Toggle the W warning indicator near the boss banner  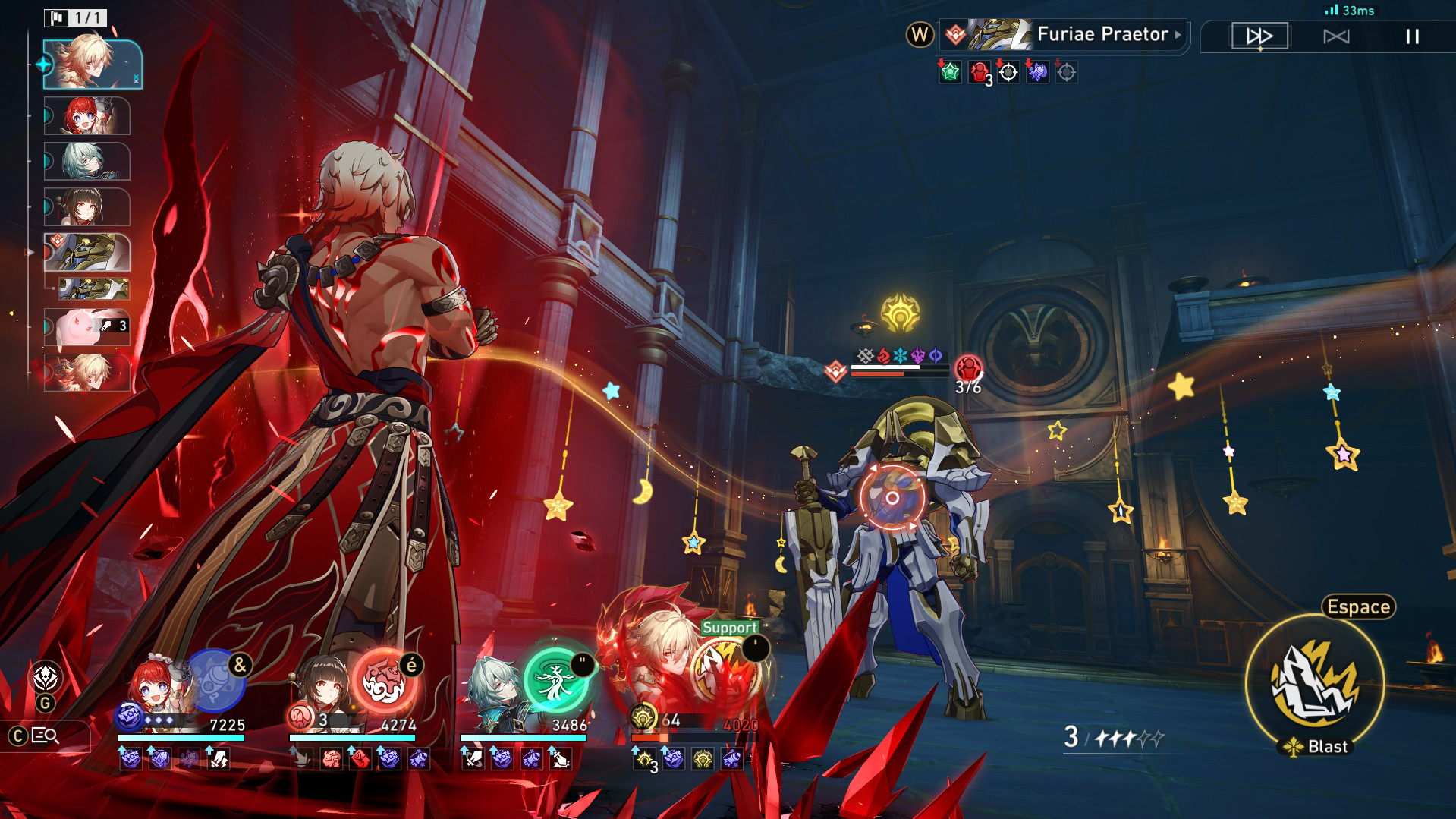(918, 34)
